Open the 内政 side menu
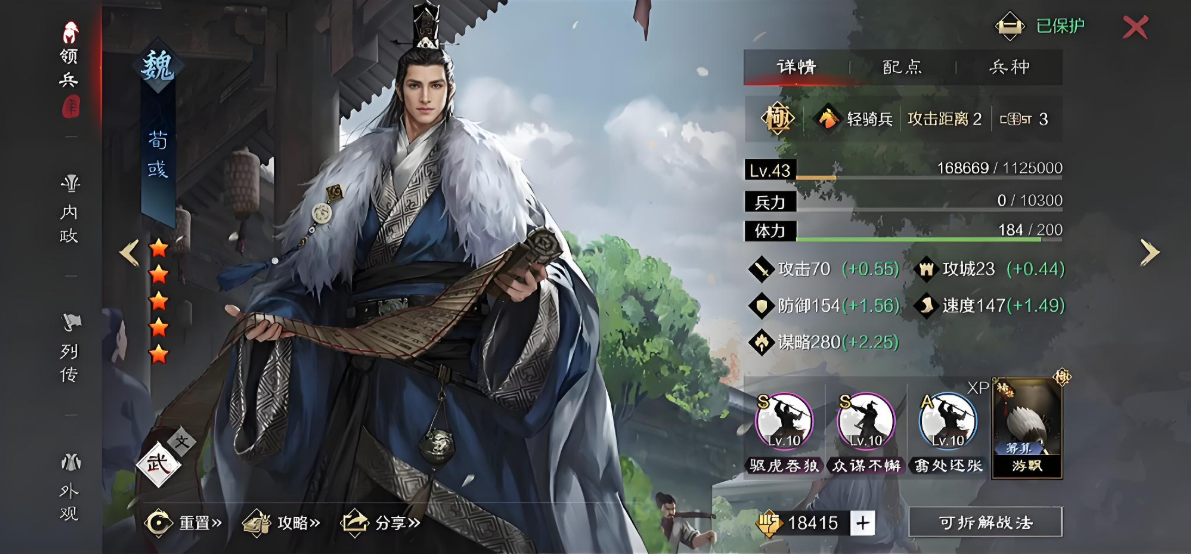This screenshot has width=1191, height=554. click(x=69, y=211)
